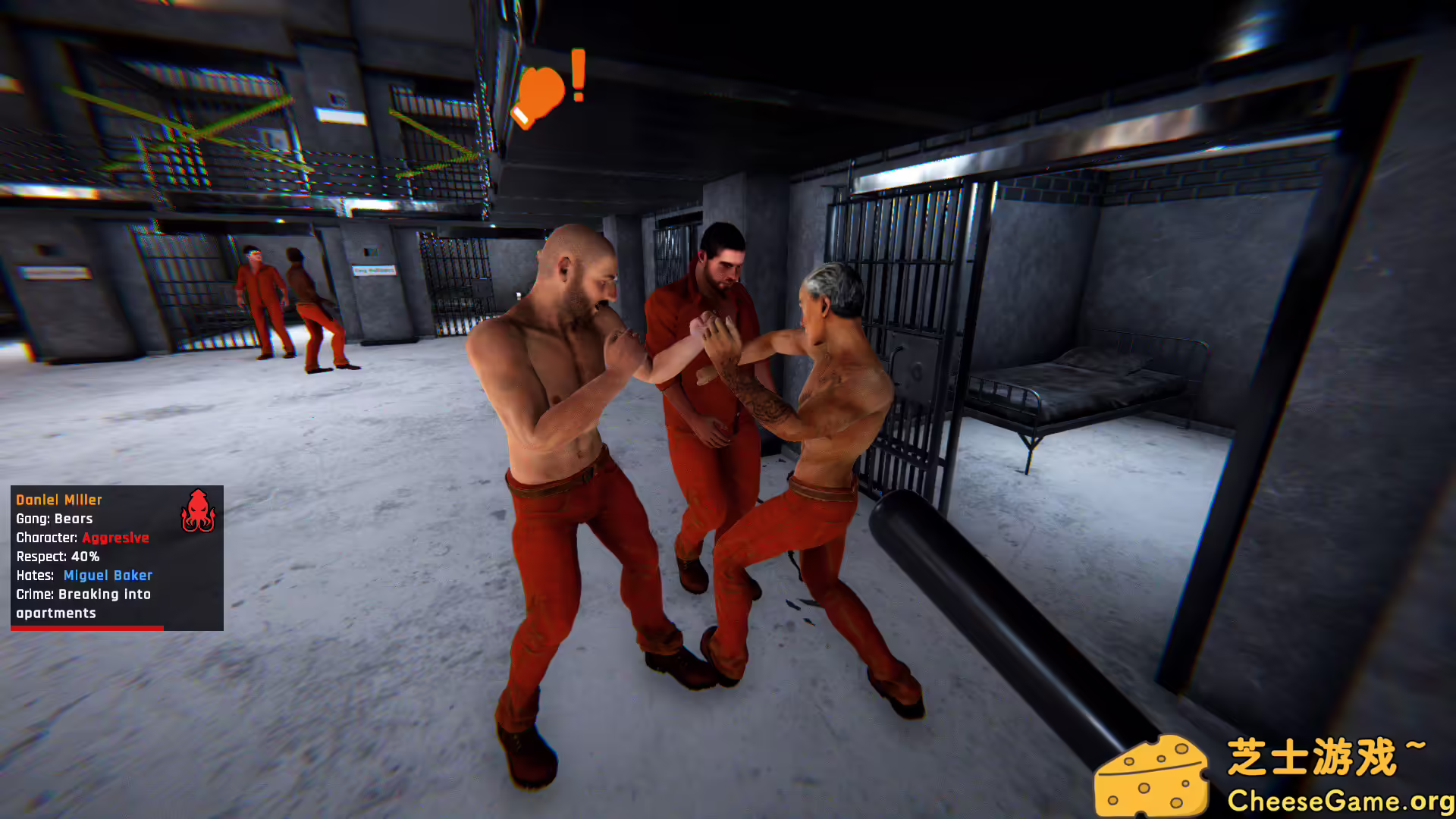This screenshot has width=1456, height=819.
Task: Click the Daniel Miller name header
Action: coord(58,499)
